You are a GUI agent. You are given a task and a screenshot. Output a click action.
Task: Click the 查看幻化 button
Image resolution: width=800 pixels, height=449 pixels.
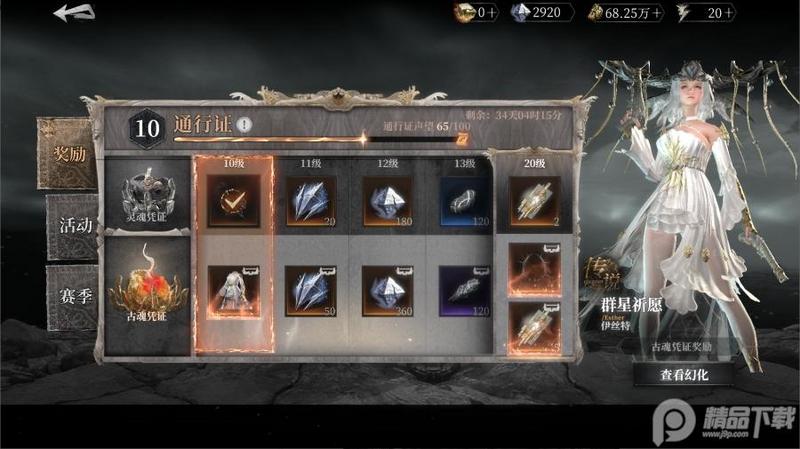point(683,375)
